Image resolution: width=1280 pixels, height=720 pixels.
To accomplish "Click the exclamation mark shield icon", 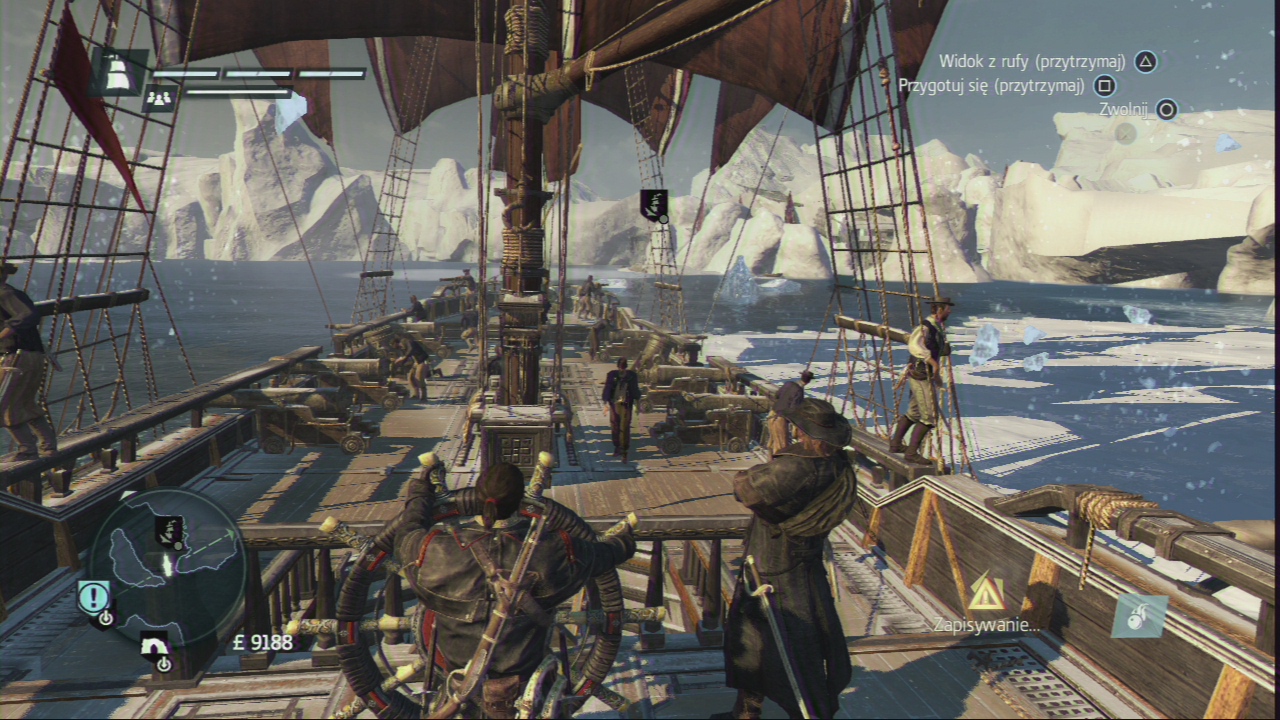I will coord(94,598).
